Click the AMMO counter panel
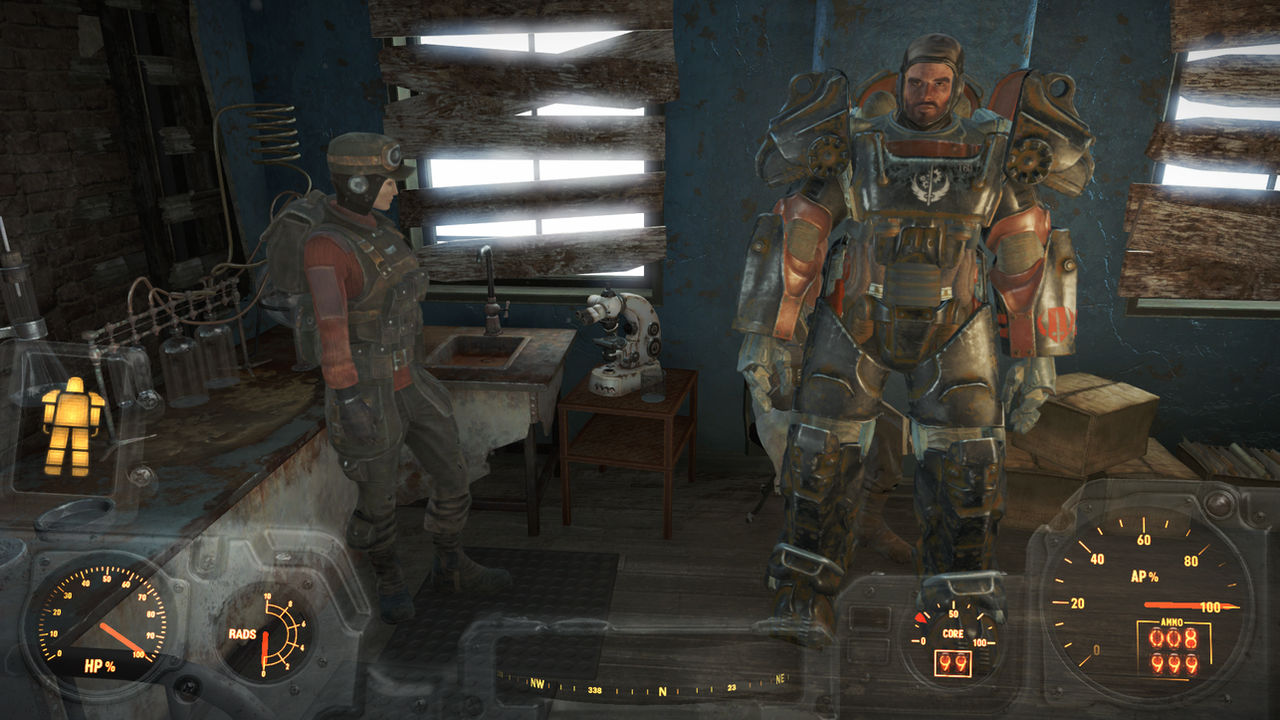 pos(1176,648)
